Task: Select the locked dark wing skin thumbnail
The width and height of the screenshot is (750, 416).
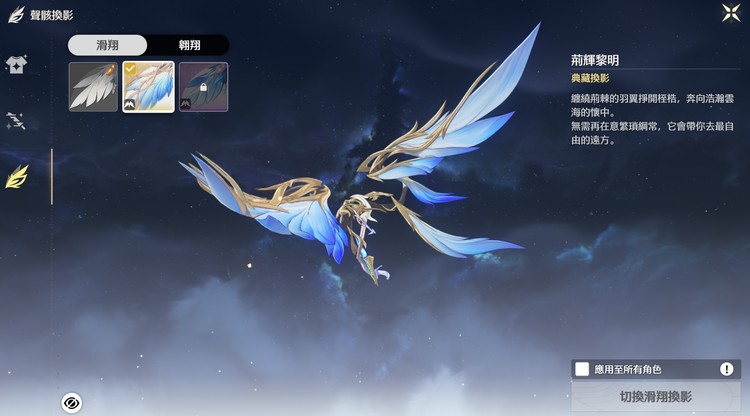Action: pos(203,87)
